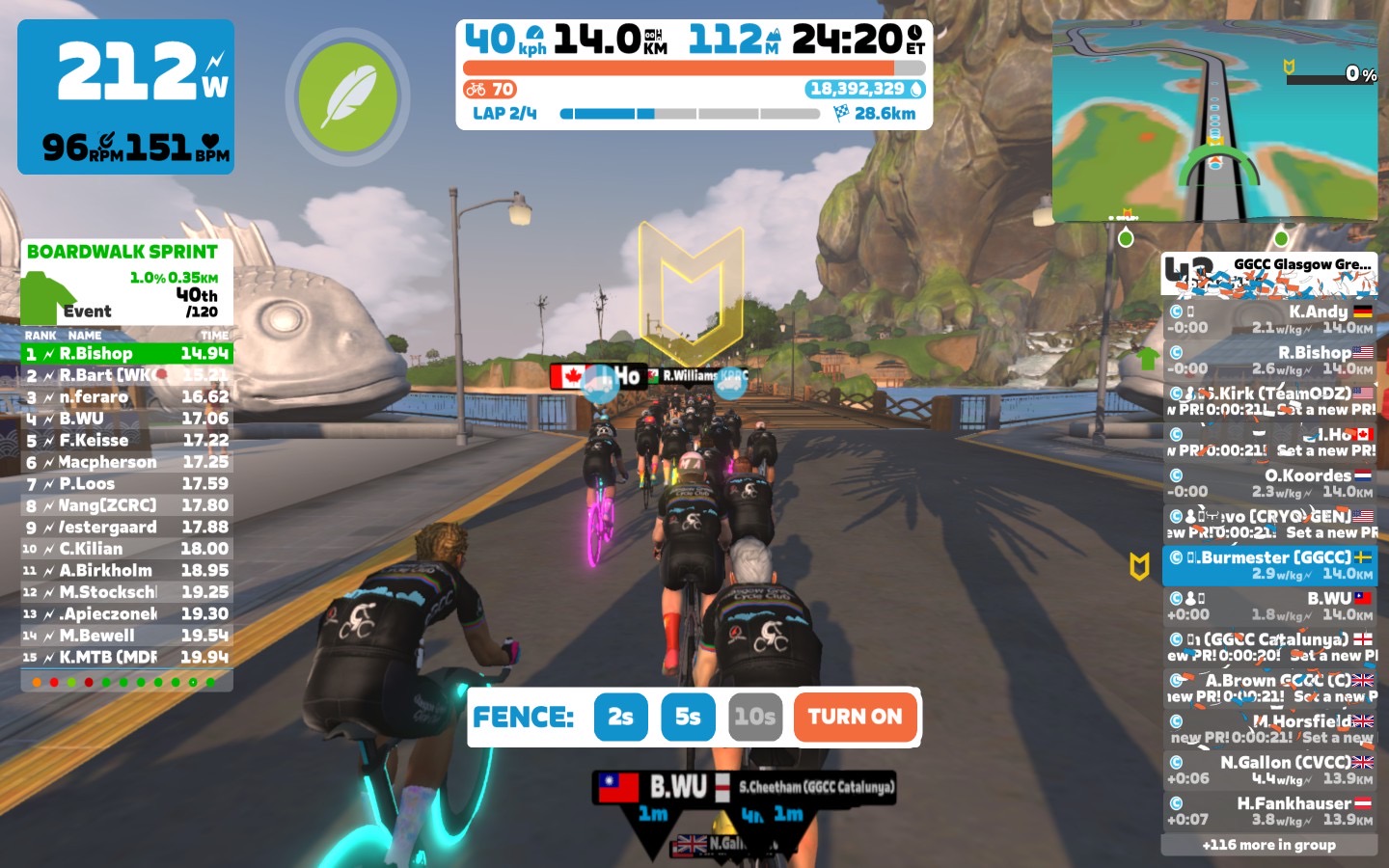Screen dimensions: 1389x868
Task: Choose the 5s fence option
Action: (688, 717)
